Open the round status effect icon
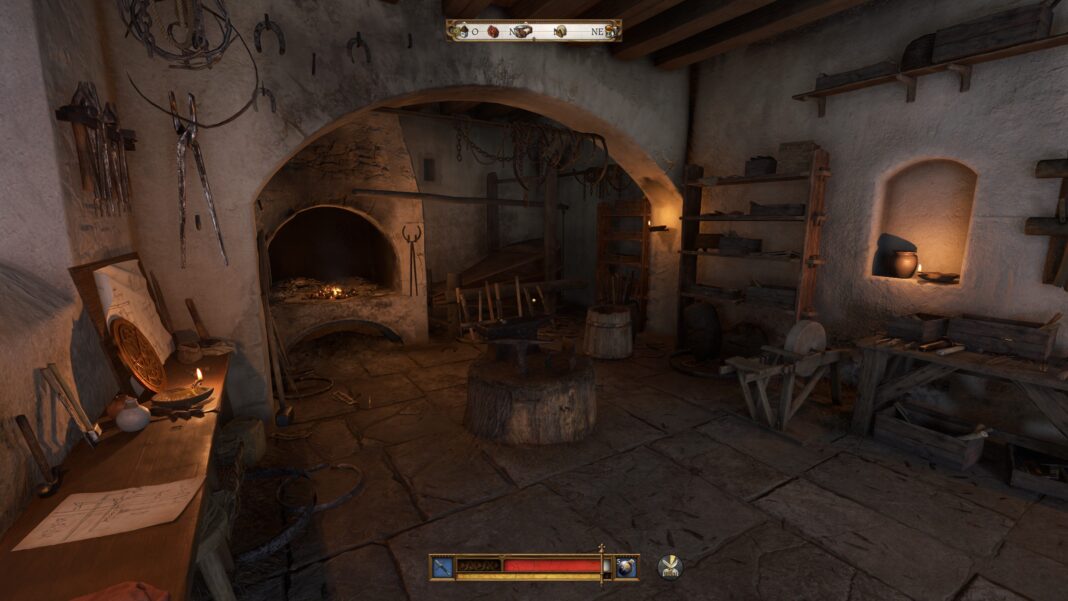Screen dimensions: 1068x601 tap(670, 567)
